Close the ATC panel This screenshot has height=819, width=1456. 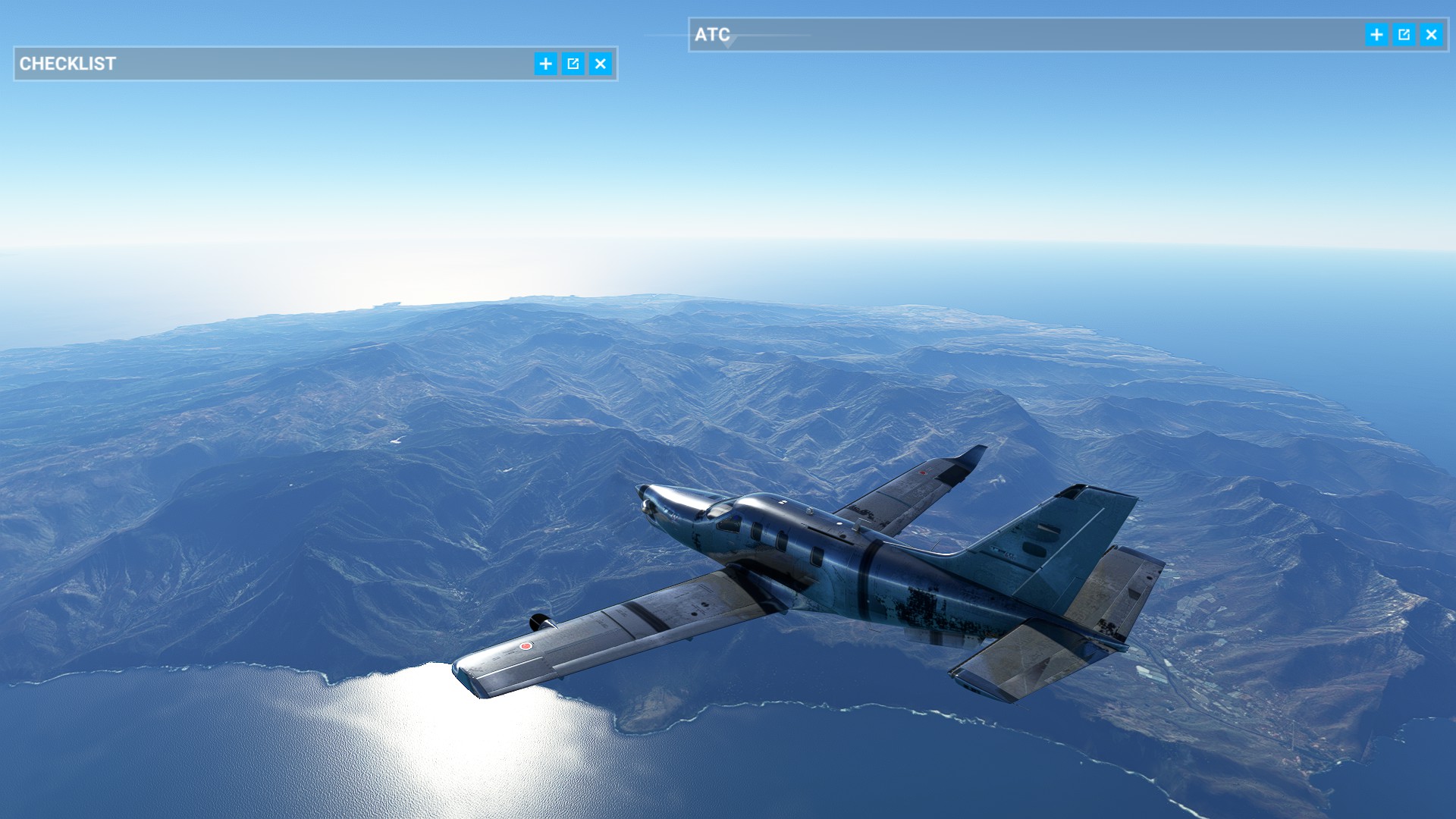(x=1431, y=35)
